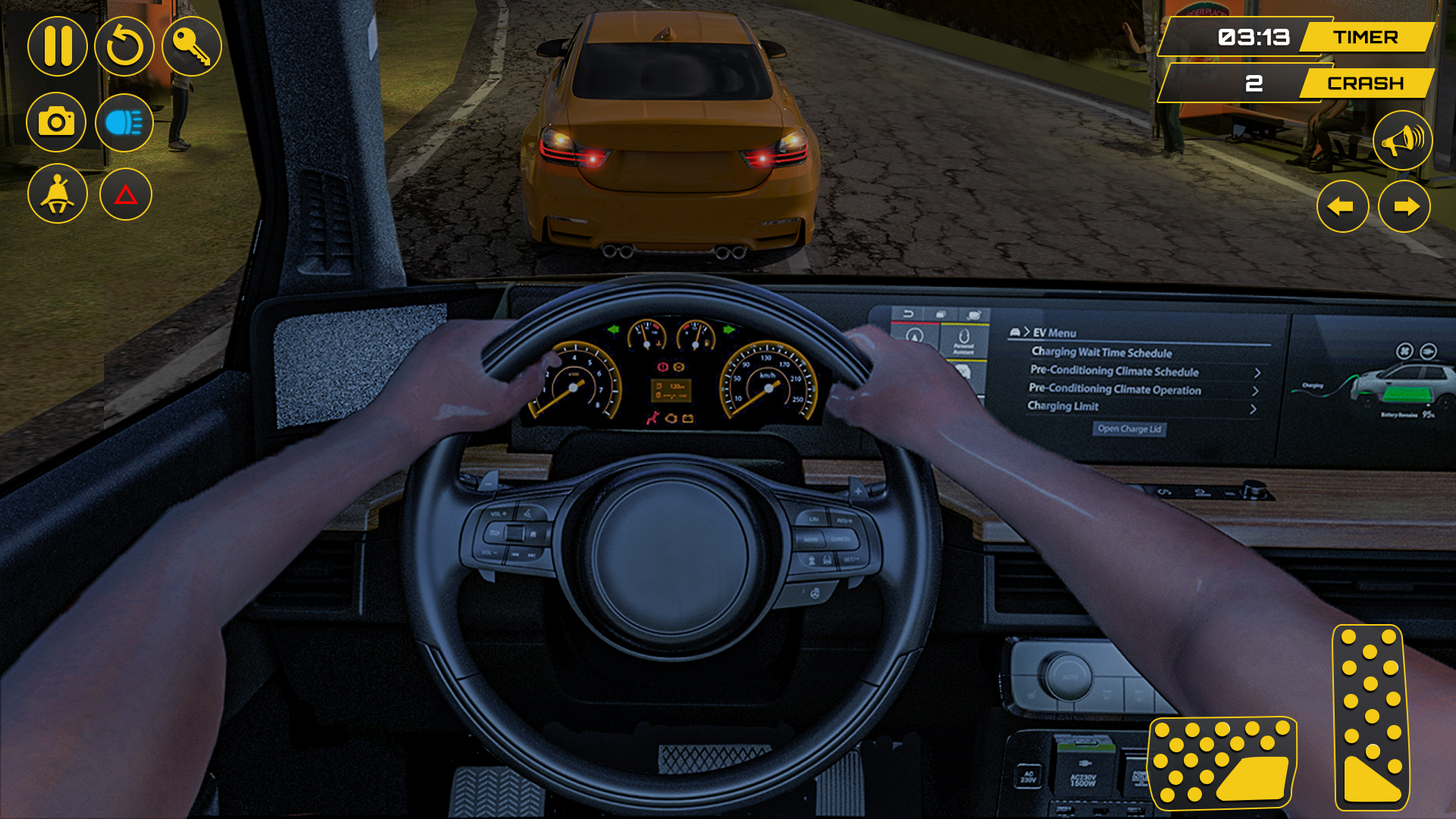
Task: Restart the current level
Action: 124,45
